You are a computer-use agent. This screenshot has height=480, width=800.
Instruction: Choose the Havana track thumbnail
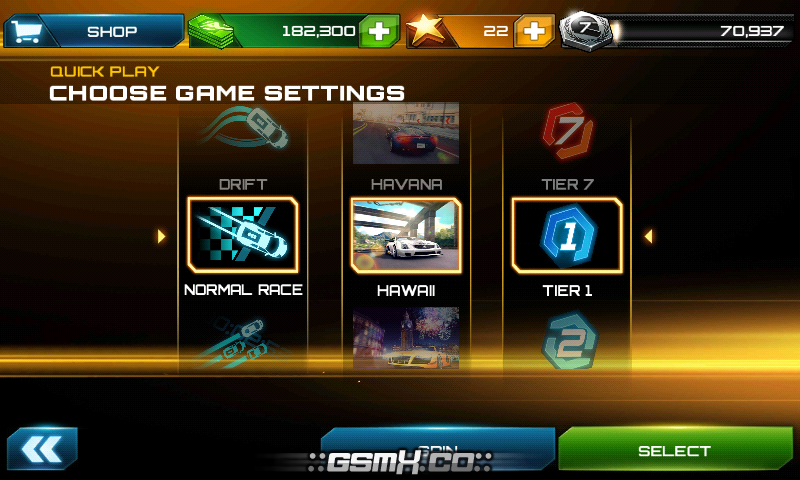(x=406, y=132)
